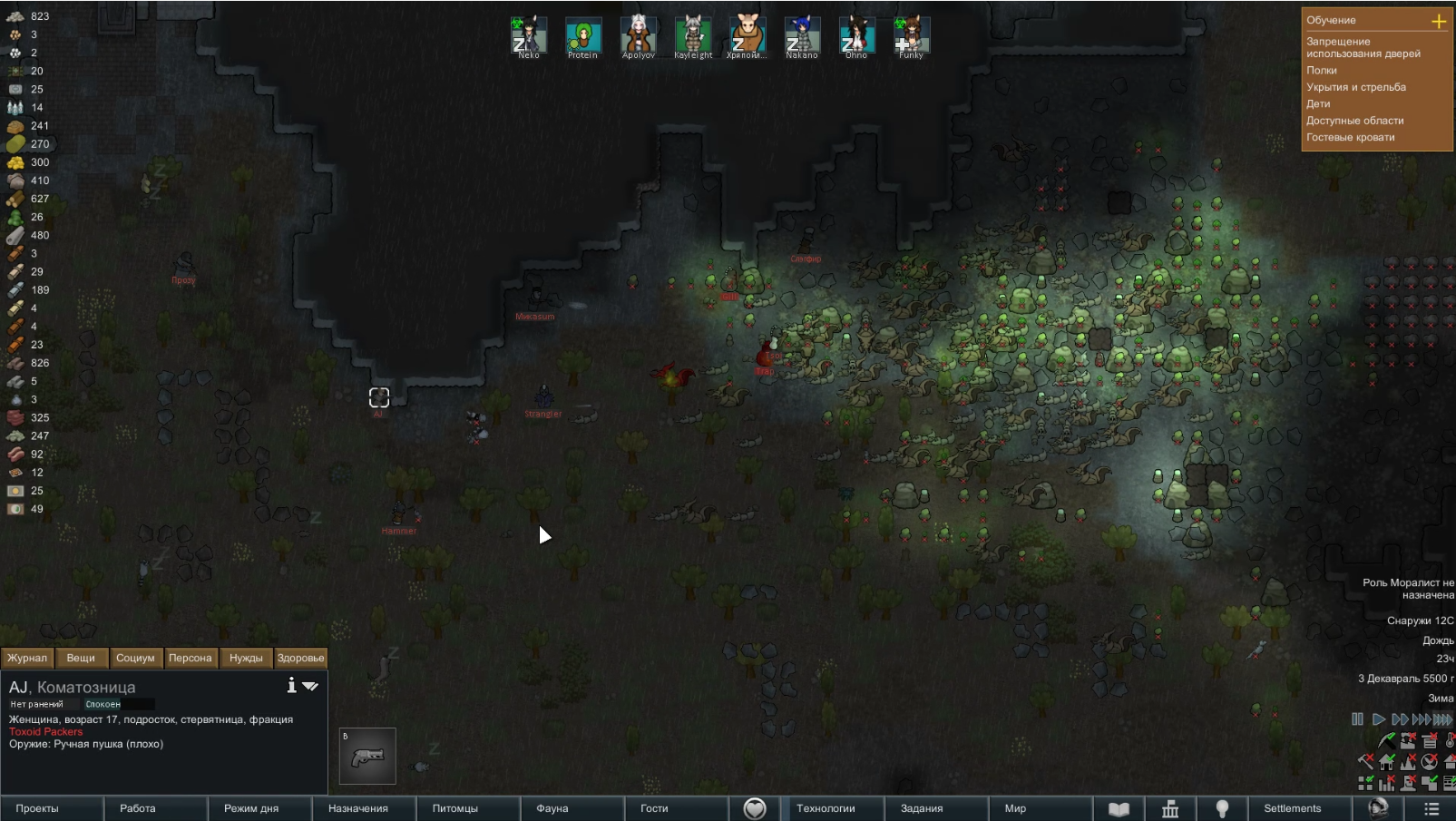Open the Технологии research menu
Viewport: 1456px width, 821px height.
pyautogui.click(x=826, y=808)
